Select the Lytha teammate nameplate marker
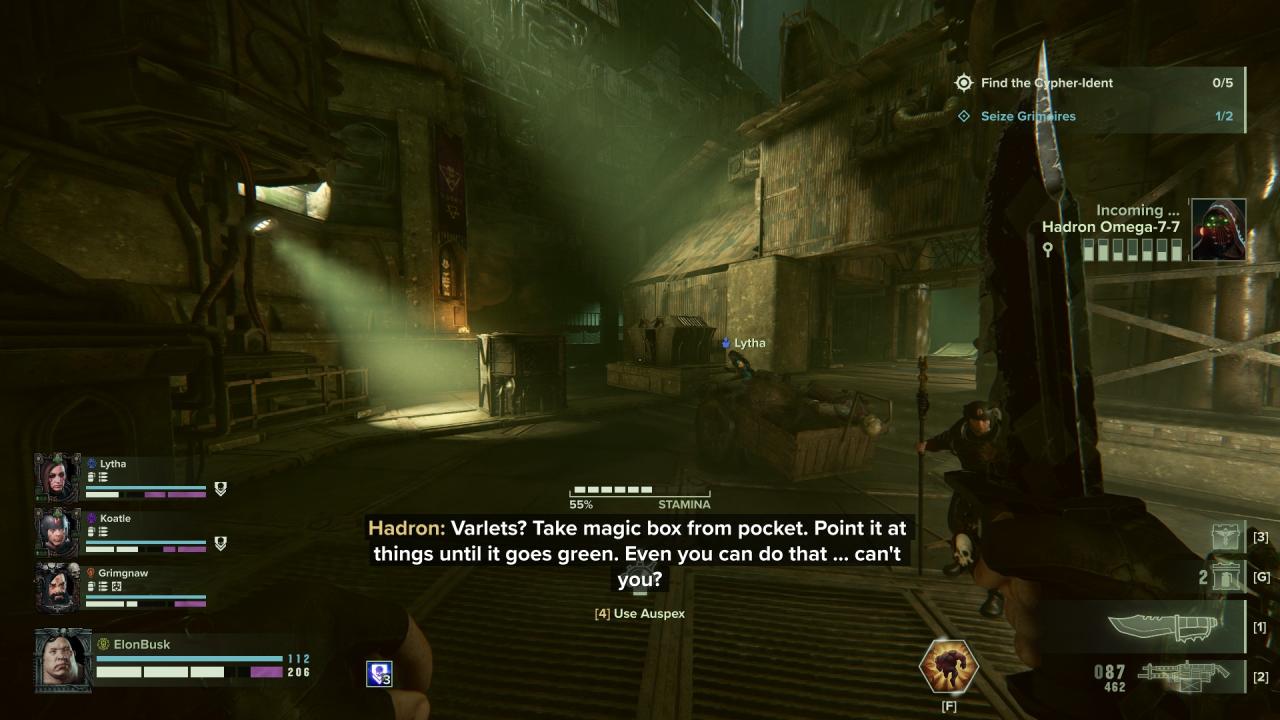Viewport: 1280px width, 720px height. (743, 343)
